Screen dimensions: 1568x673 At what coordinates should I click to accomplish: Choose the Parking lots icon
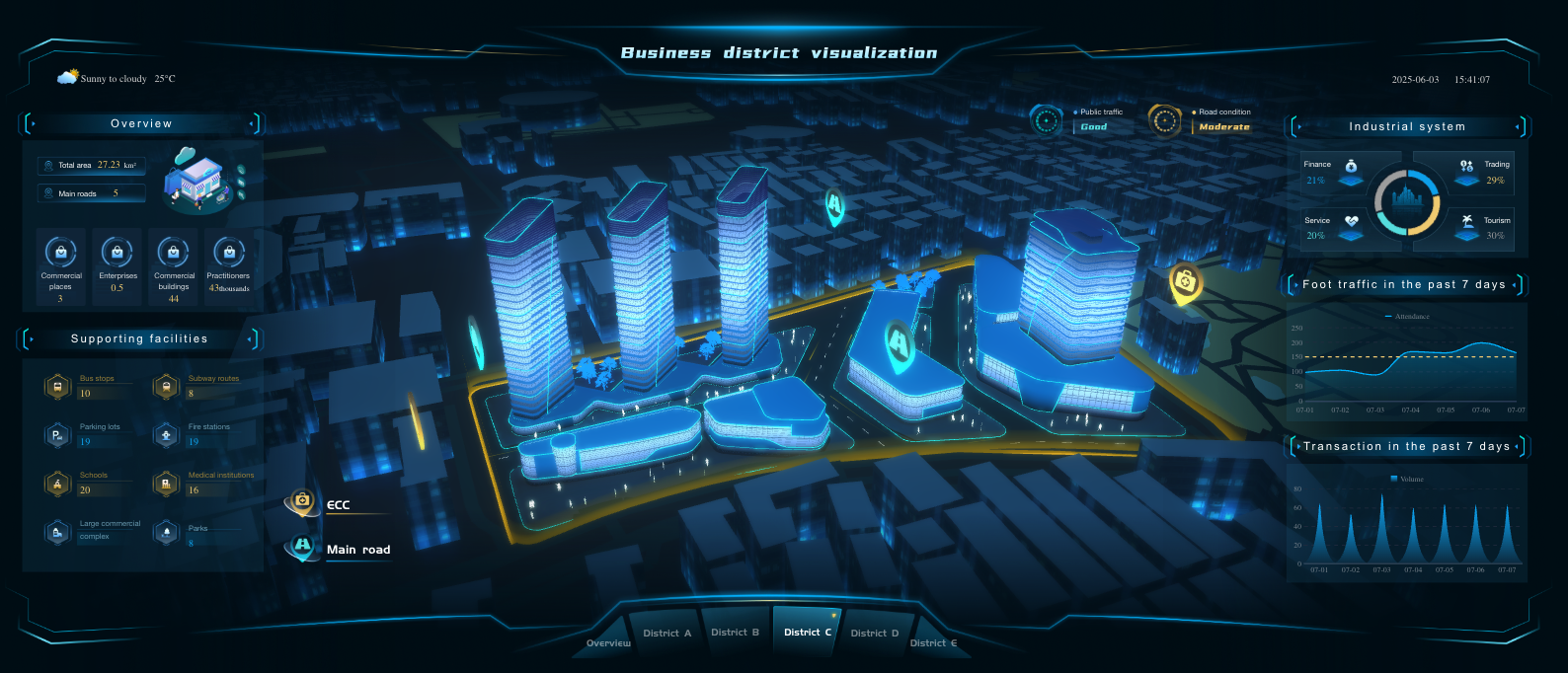pos(57,434)
